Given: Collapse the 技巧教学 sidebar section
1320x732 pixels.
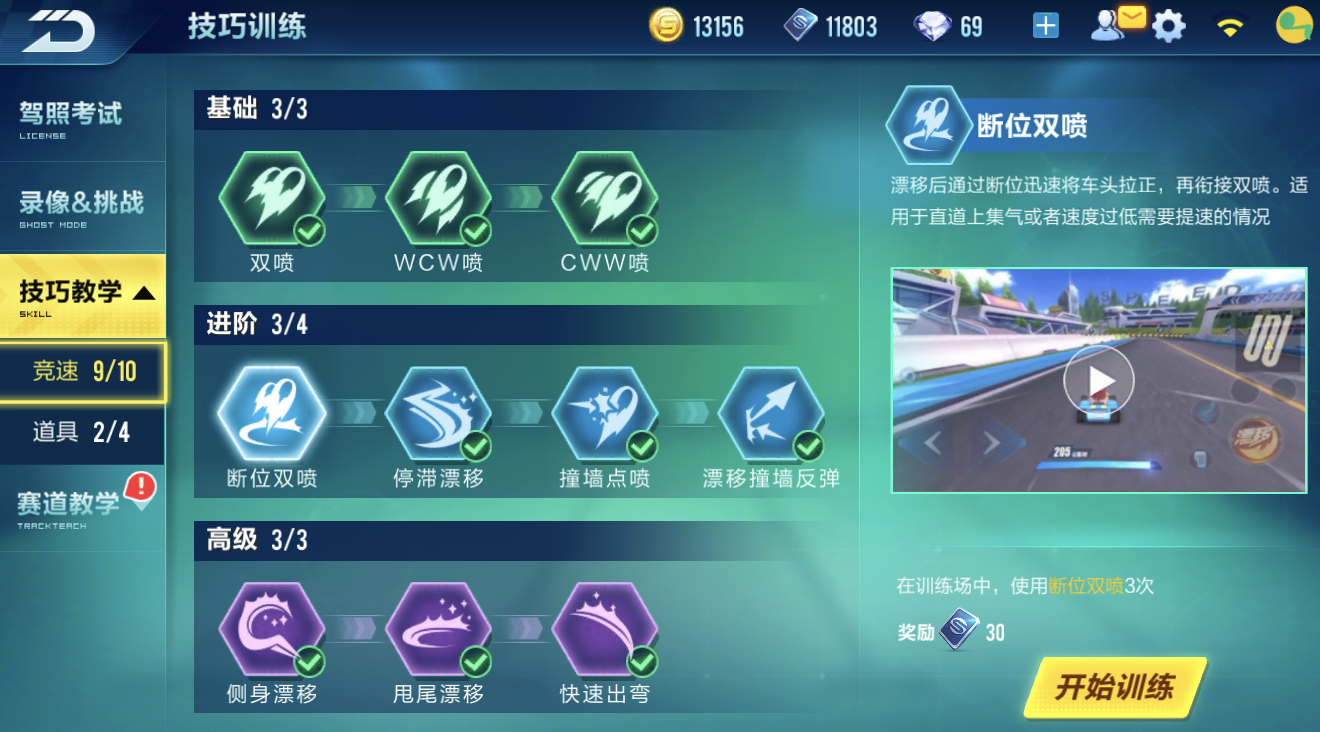Looking at the screenshot, I should click(82, 293).
